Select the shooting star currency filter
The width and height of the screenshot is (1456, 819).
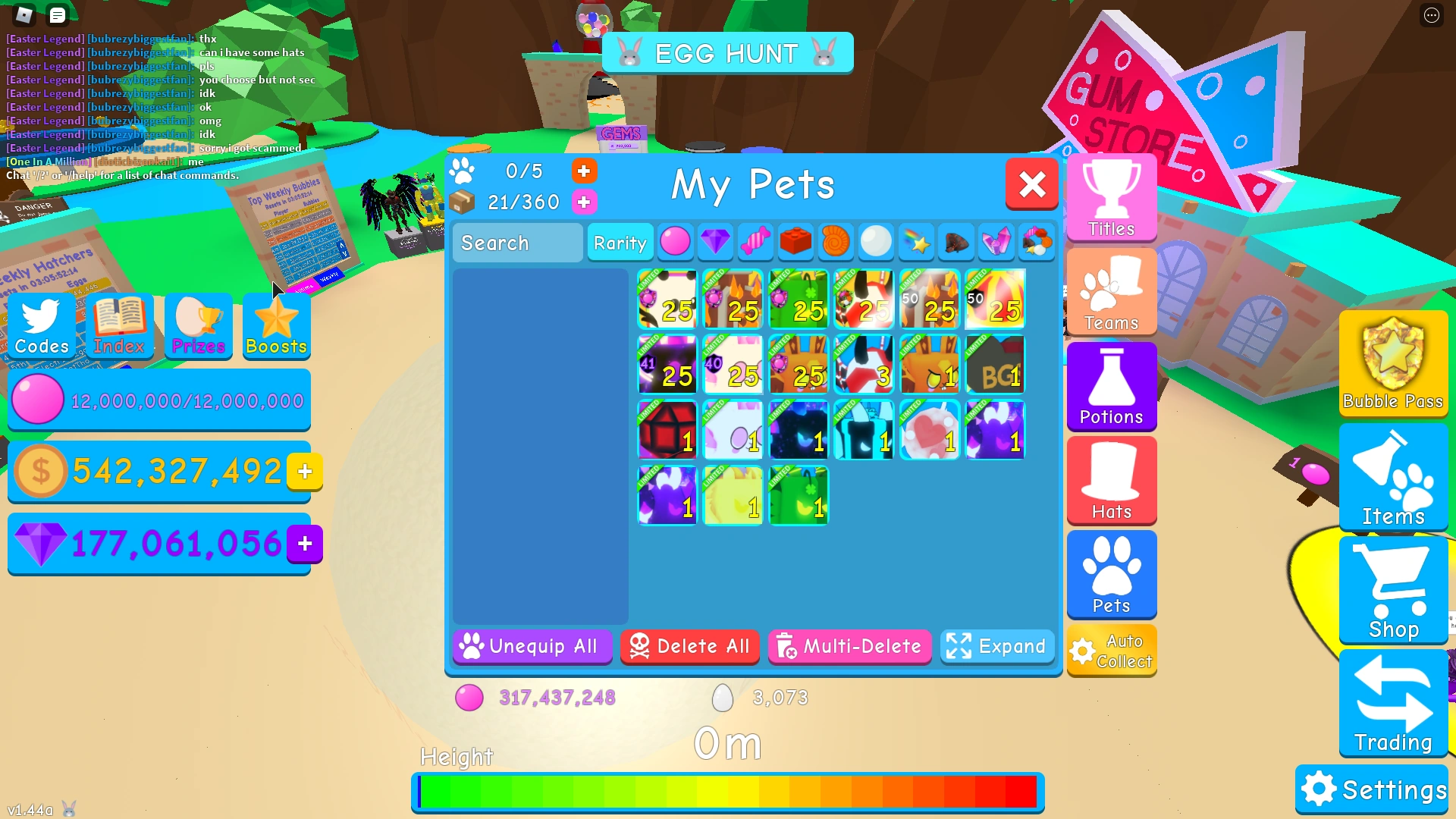(x=916, y=242)
